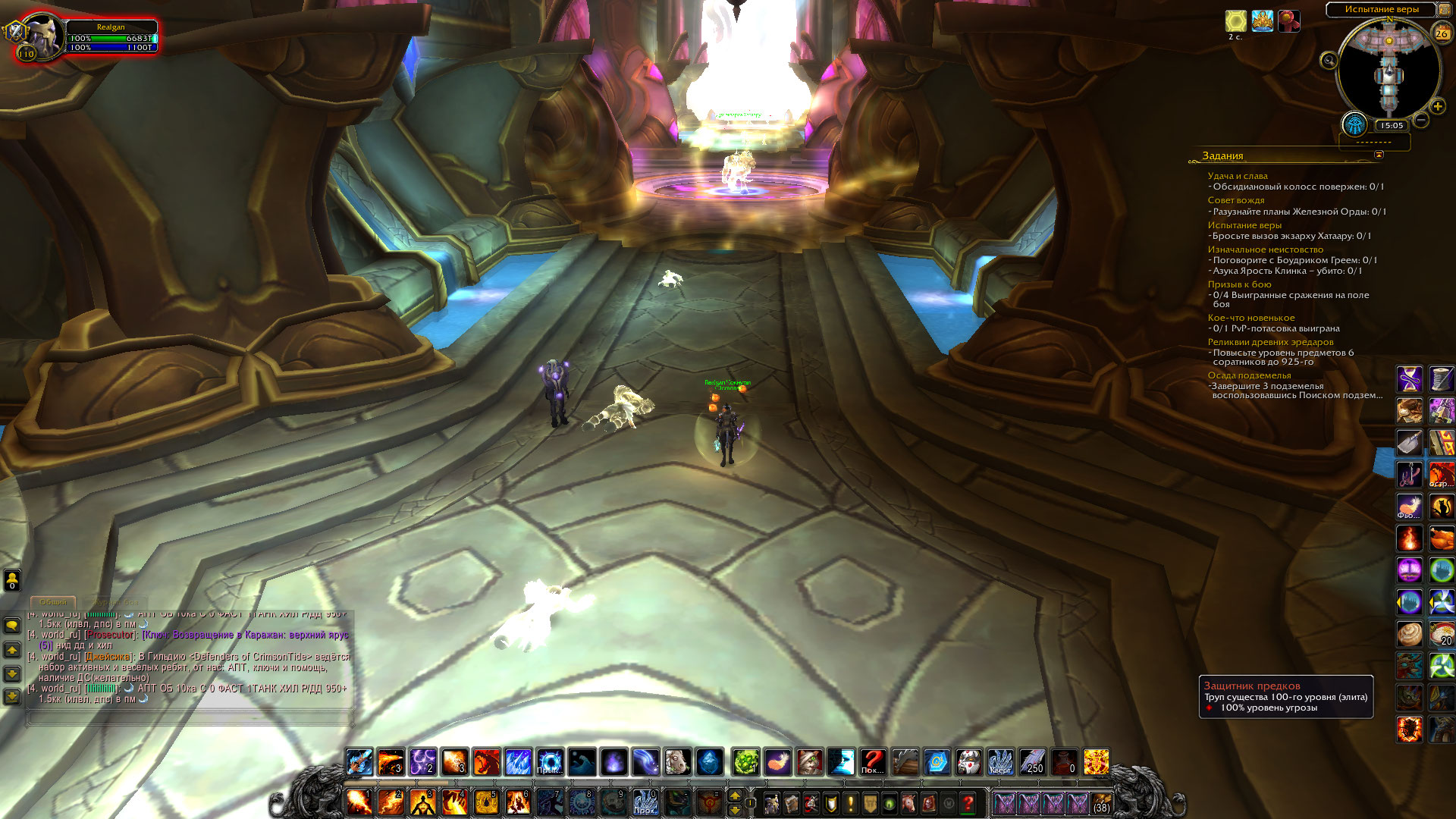Click the Realgan player portrait

click(x=42, y=36)
